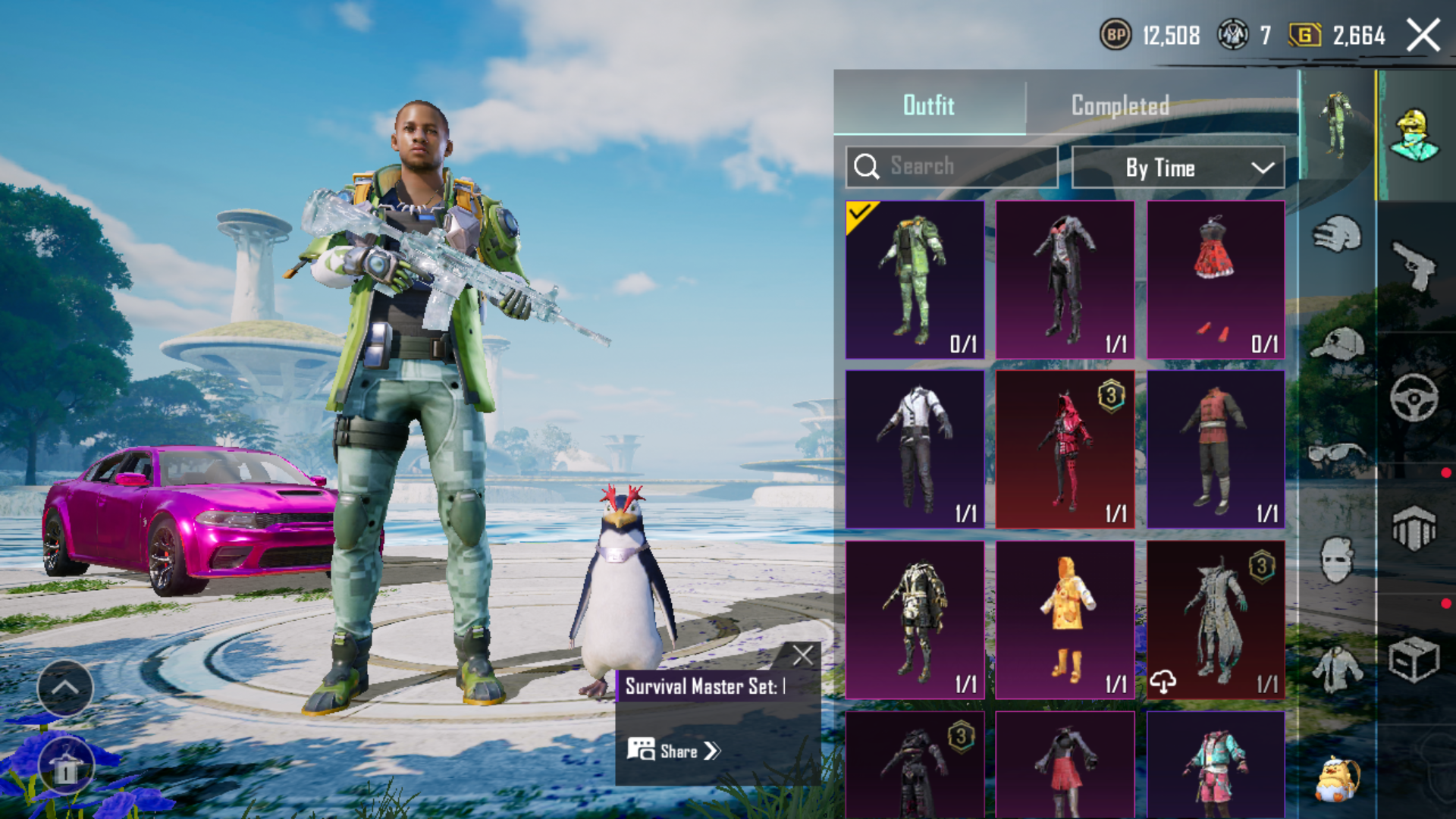Choose the red hooded outfit

[x=1065, y=449]
